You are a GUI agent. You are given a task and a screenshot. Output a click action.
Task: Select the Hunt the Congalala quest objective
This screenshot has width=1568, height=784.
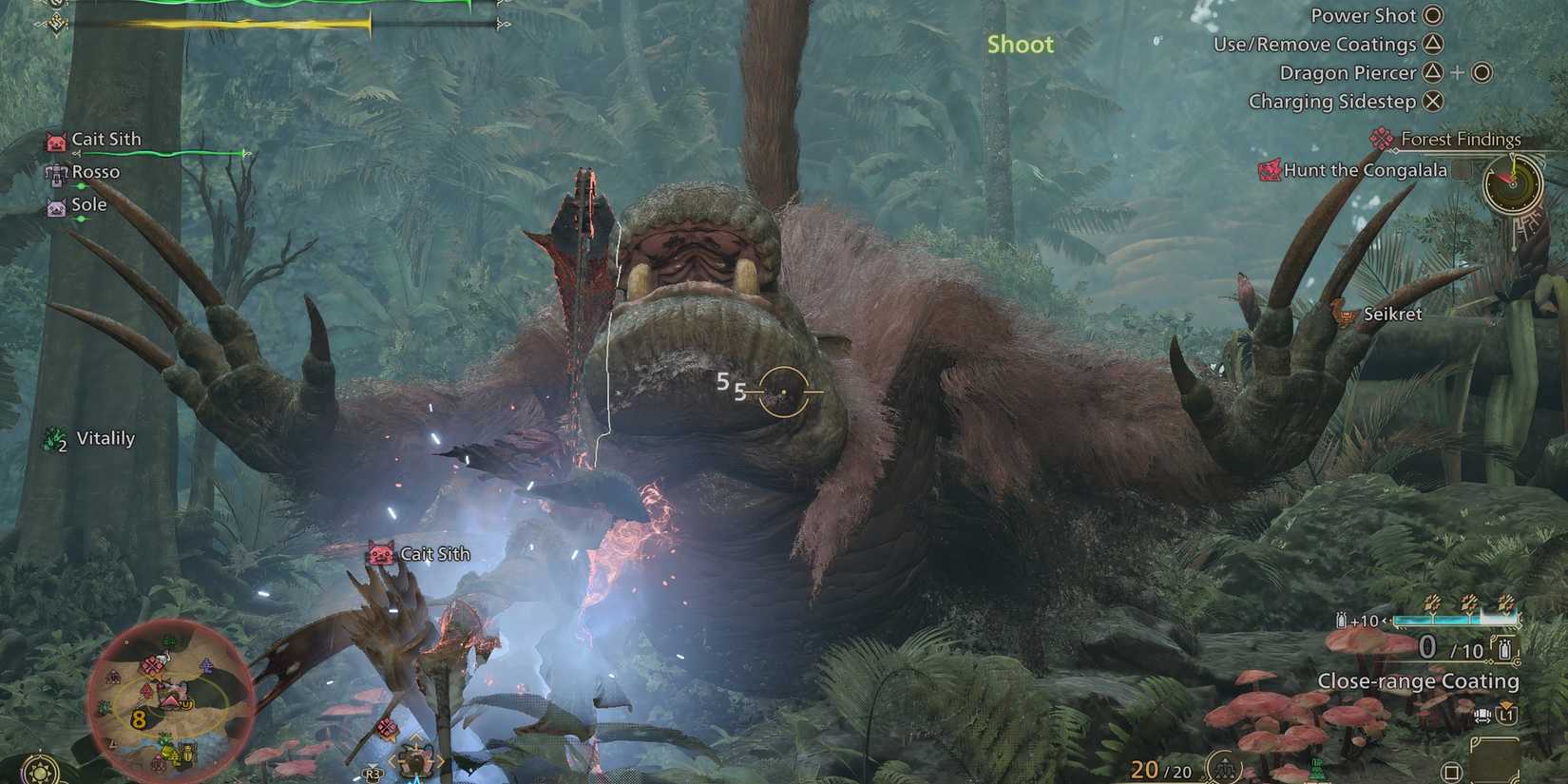point(1352,170)
